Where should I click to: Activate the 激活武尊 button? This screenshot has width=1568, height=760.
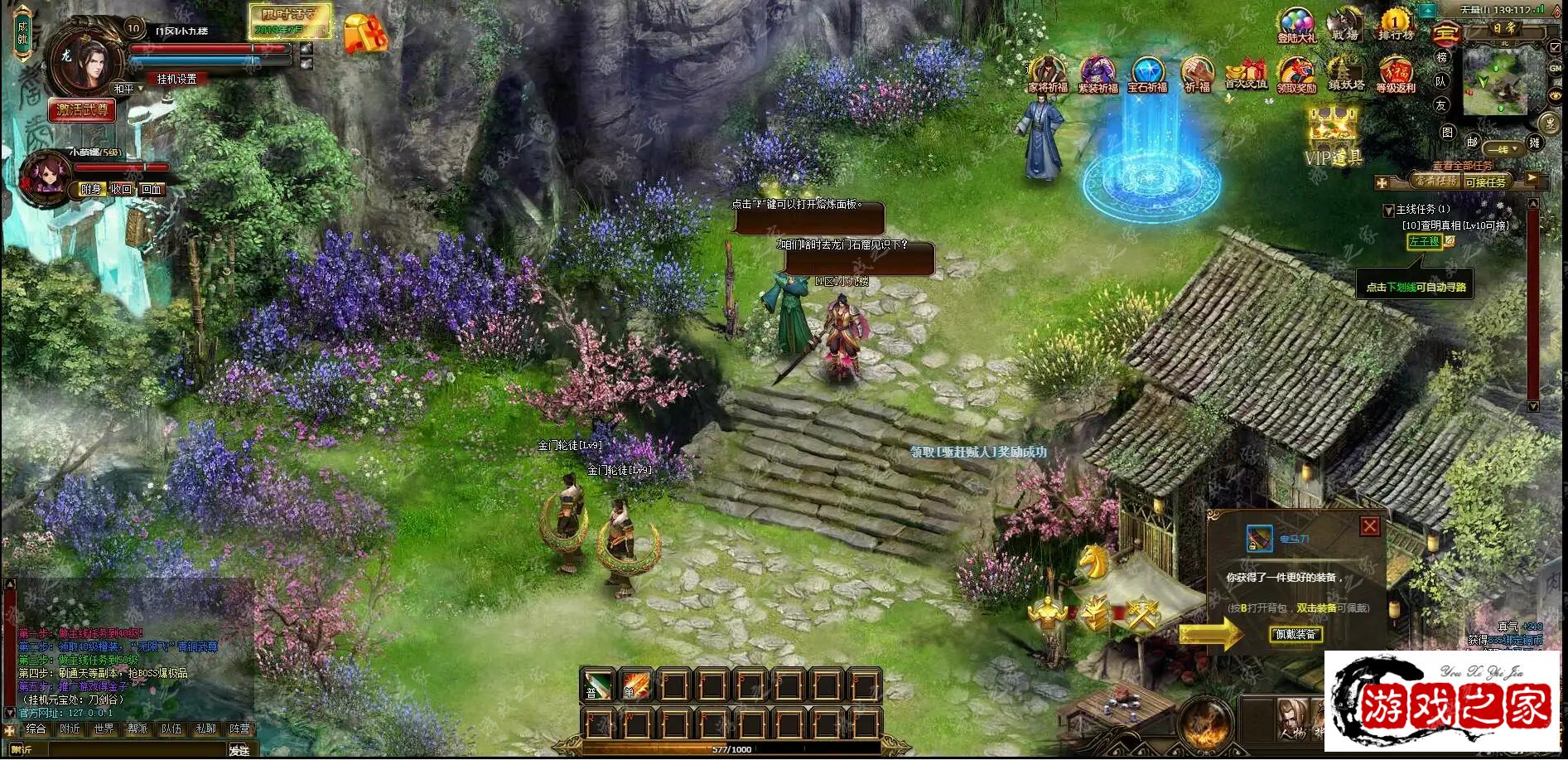pos(82,109)
